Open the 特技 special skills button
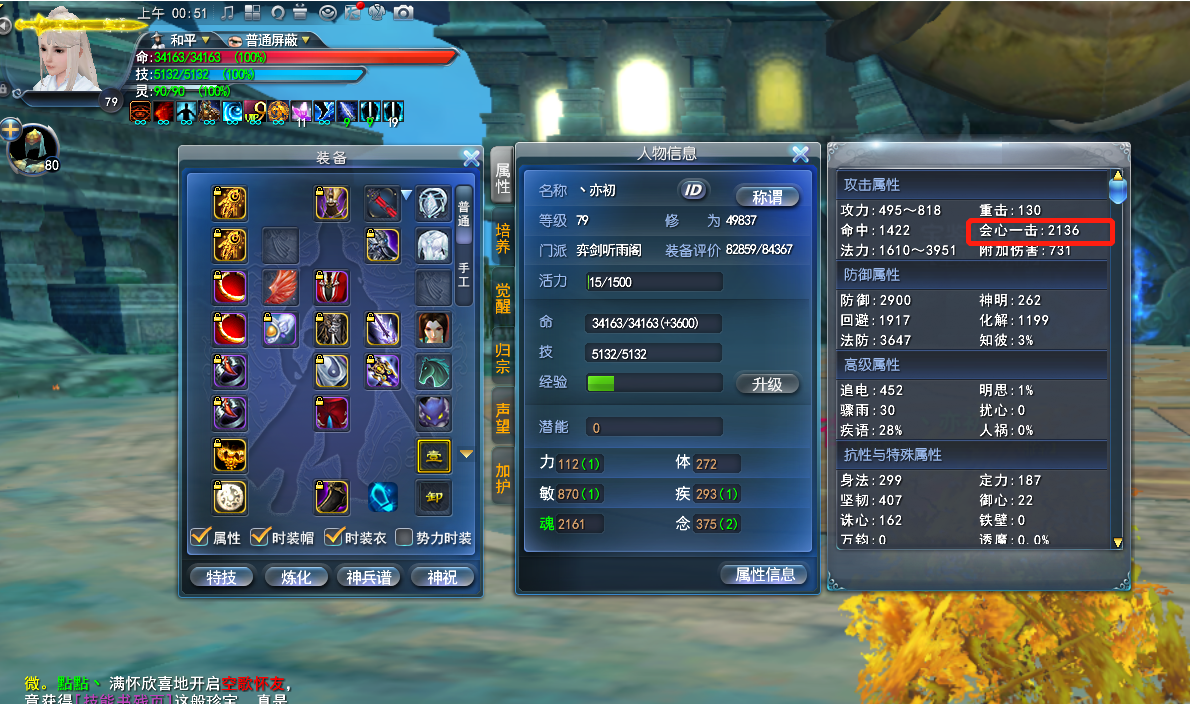 (221, 576)
